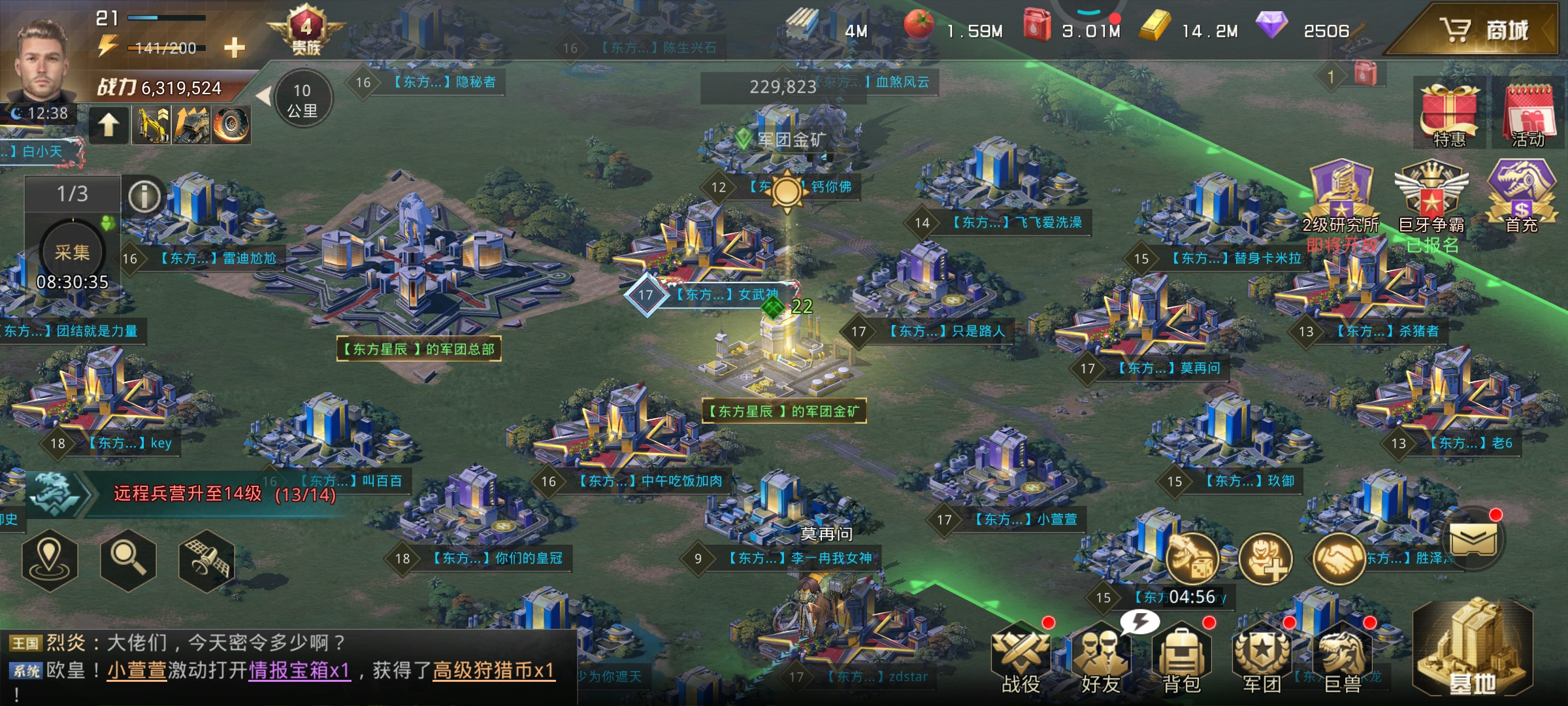The width and height of the screenshot is (1568, 706).
Task: Open the mail envelope
Action: [x=1473, y=539]
